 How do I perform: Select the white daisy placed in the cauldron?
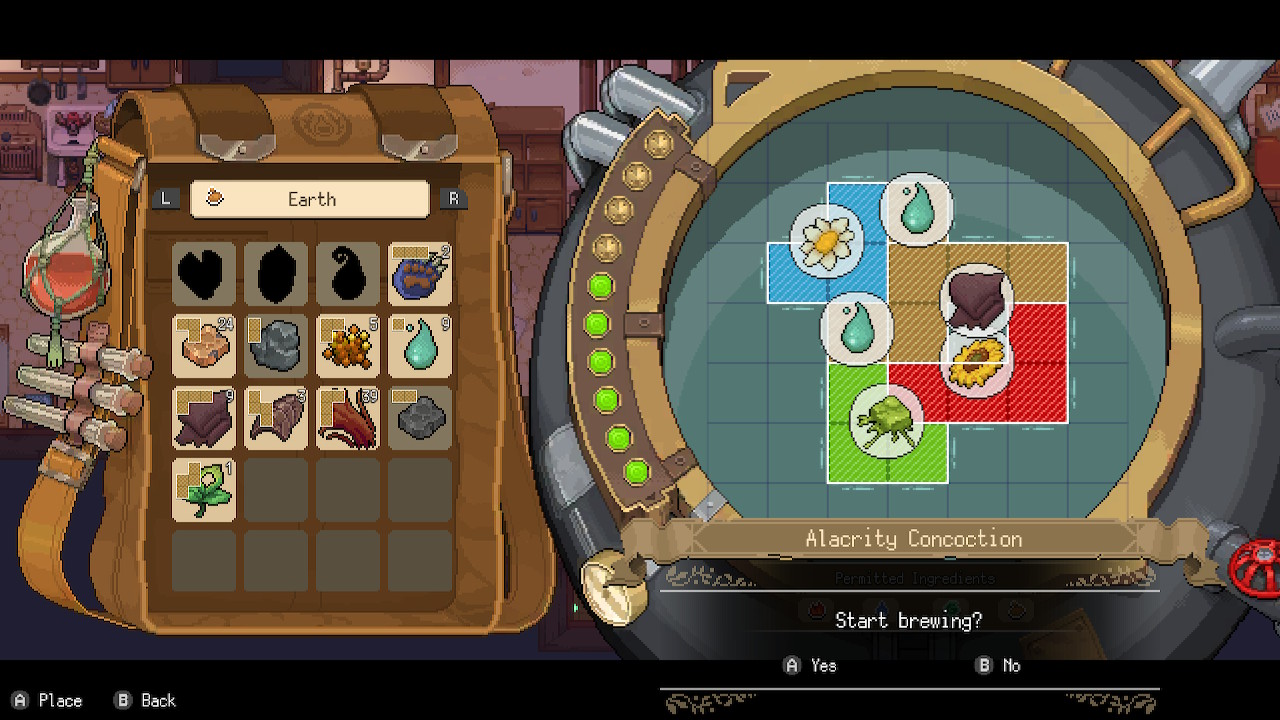pos(827,240)
